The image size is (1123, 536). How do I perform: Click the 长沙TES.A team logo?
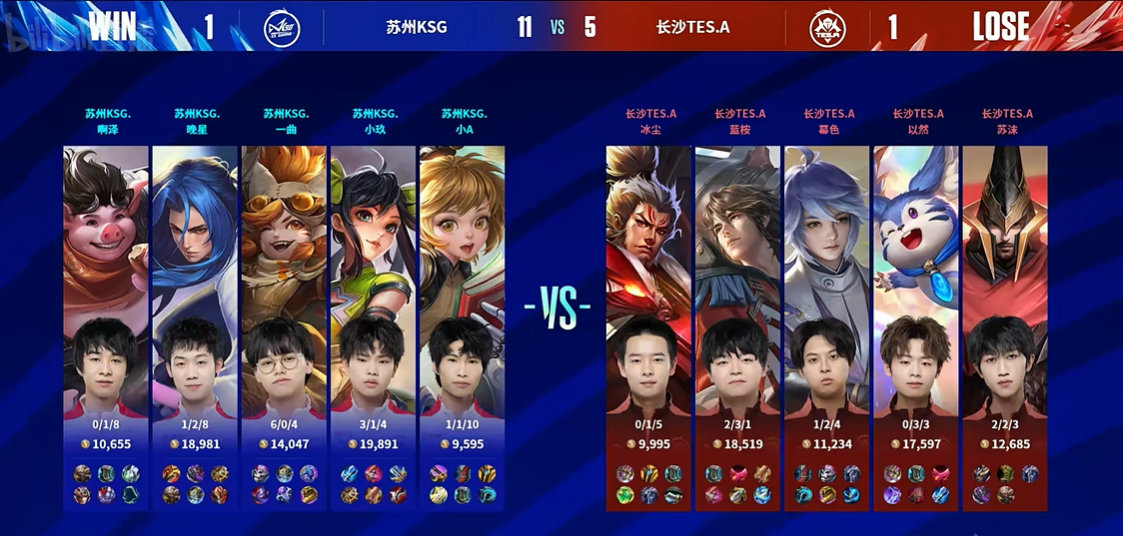824,27
